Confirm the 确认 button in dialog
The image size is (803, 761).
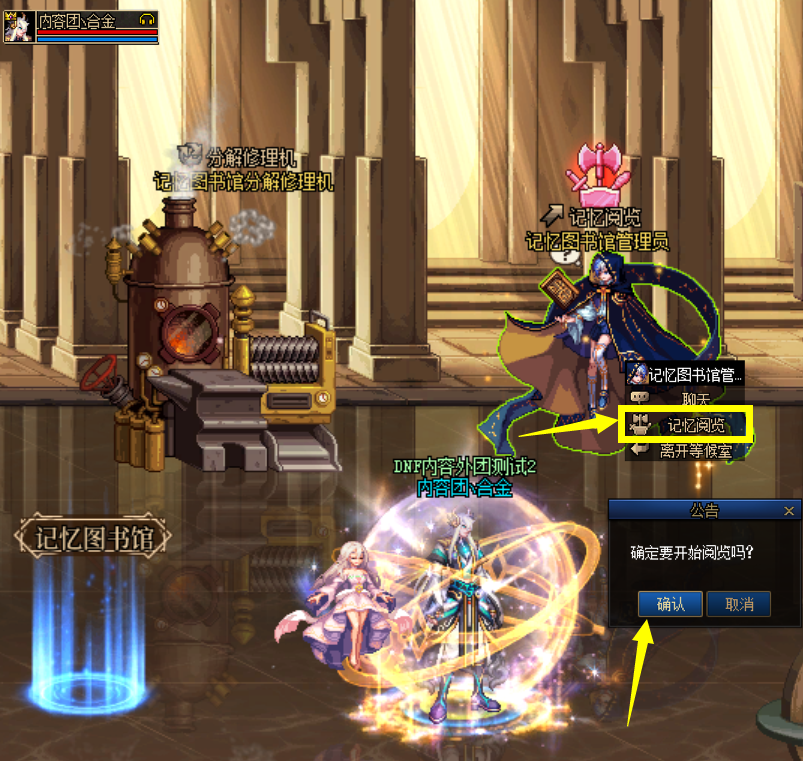670,604
